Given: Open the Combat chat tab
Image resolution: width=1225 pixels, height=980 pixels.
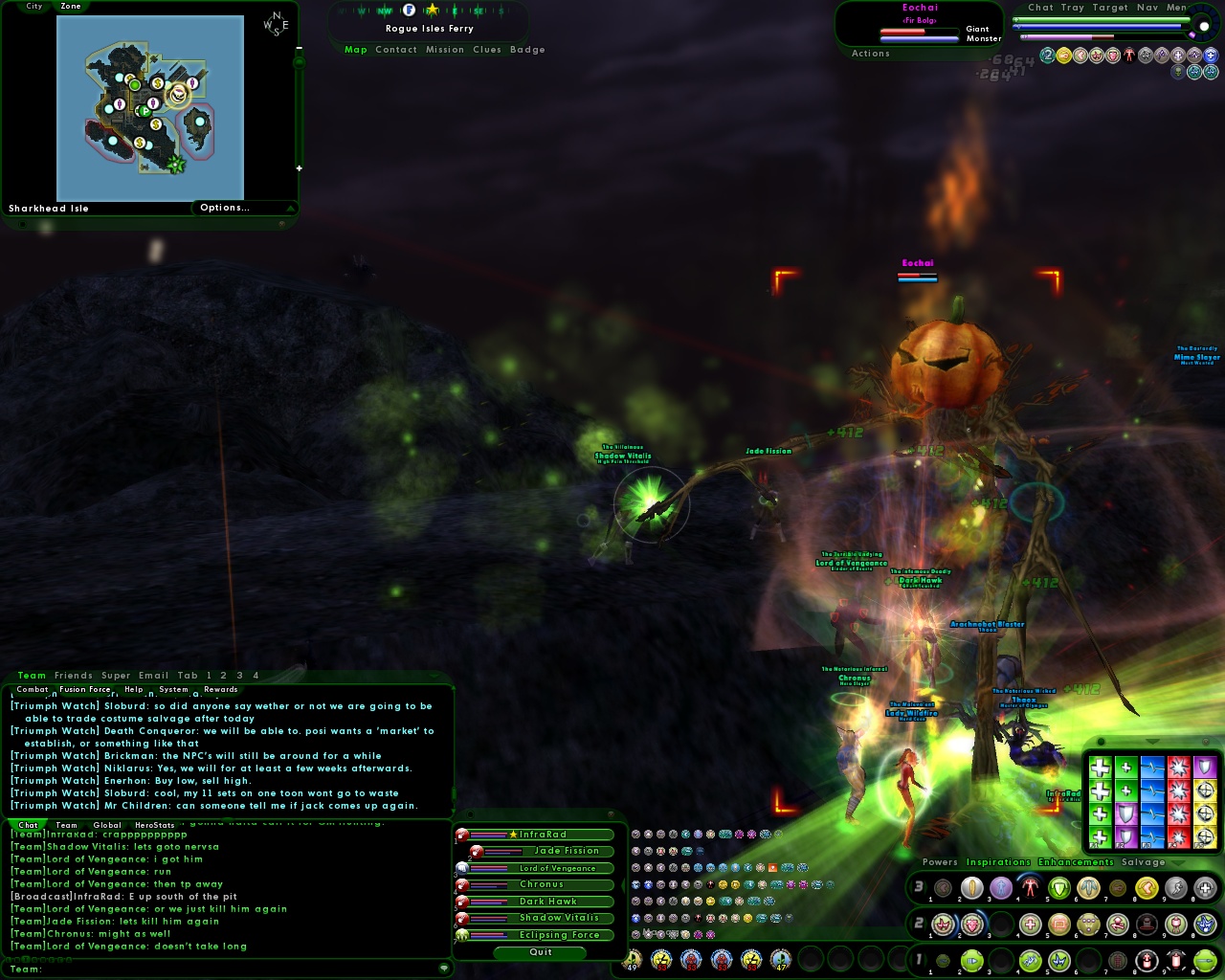Looking at the screenshot, I should tap(32, 689).
